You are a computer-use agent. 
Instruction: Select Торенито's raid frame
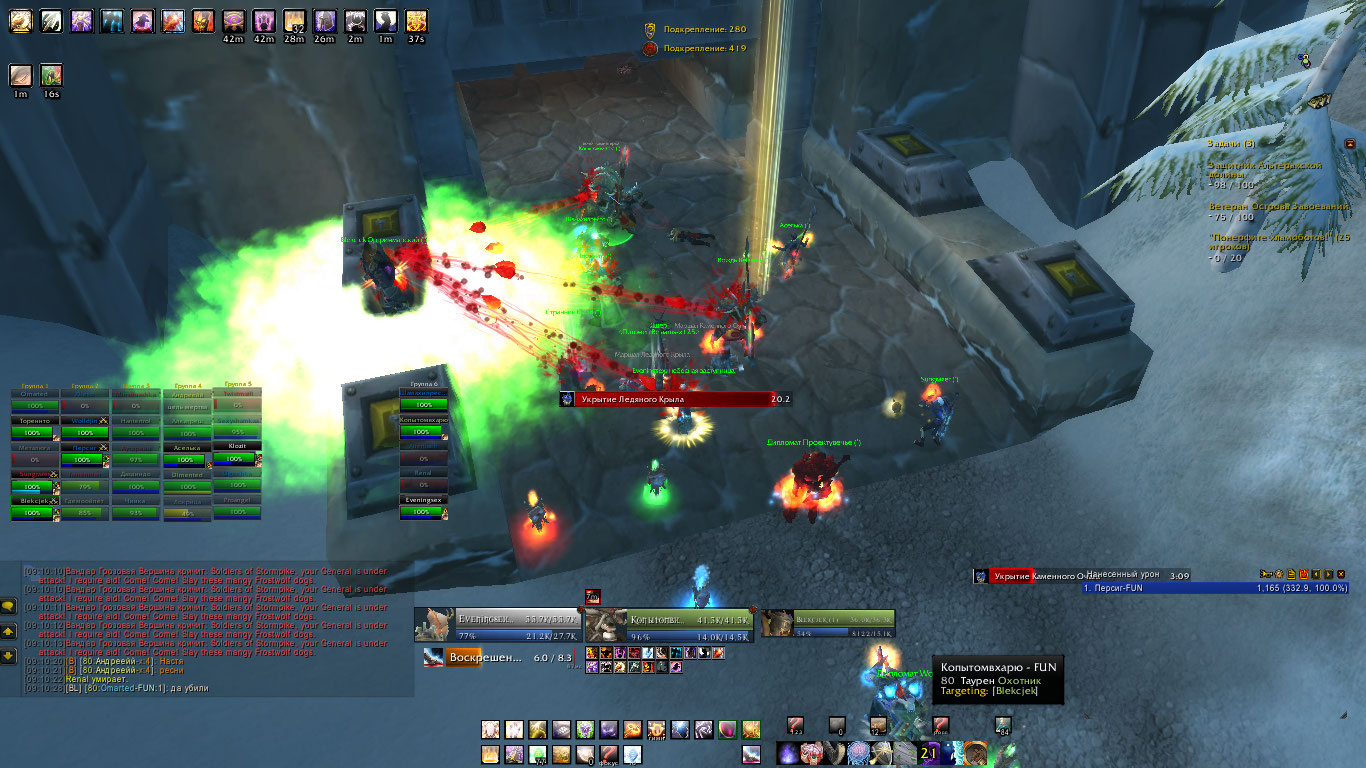(31, 433)
